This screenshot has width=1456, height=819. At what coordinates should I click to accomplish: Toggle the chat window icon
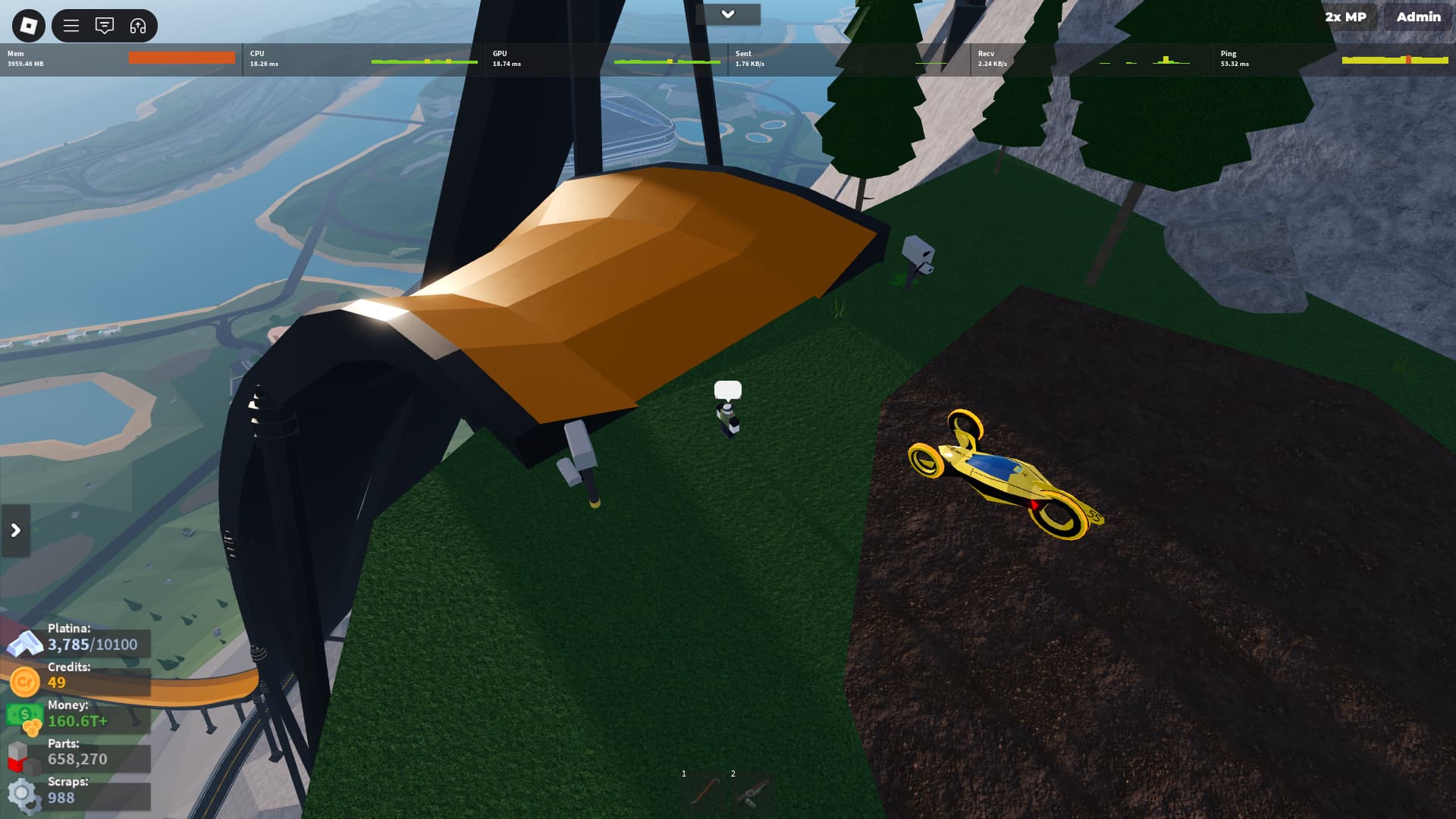click(105, 26)
